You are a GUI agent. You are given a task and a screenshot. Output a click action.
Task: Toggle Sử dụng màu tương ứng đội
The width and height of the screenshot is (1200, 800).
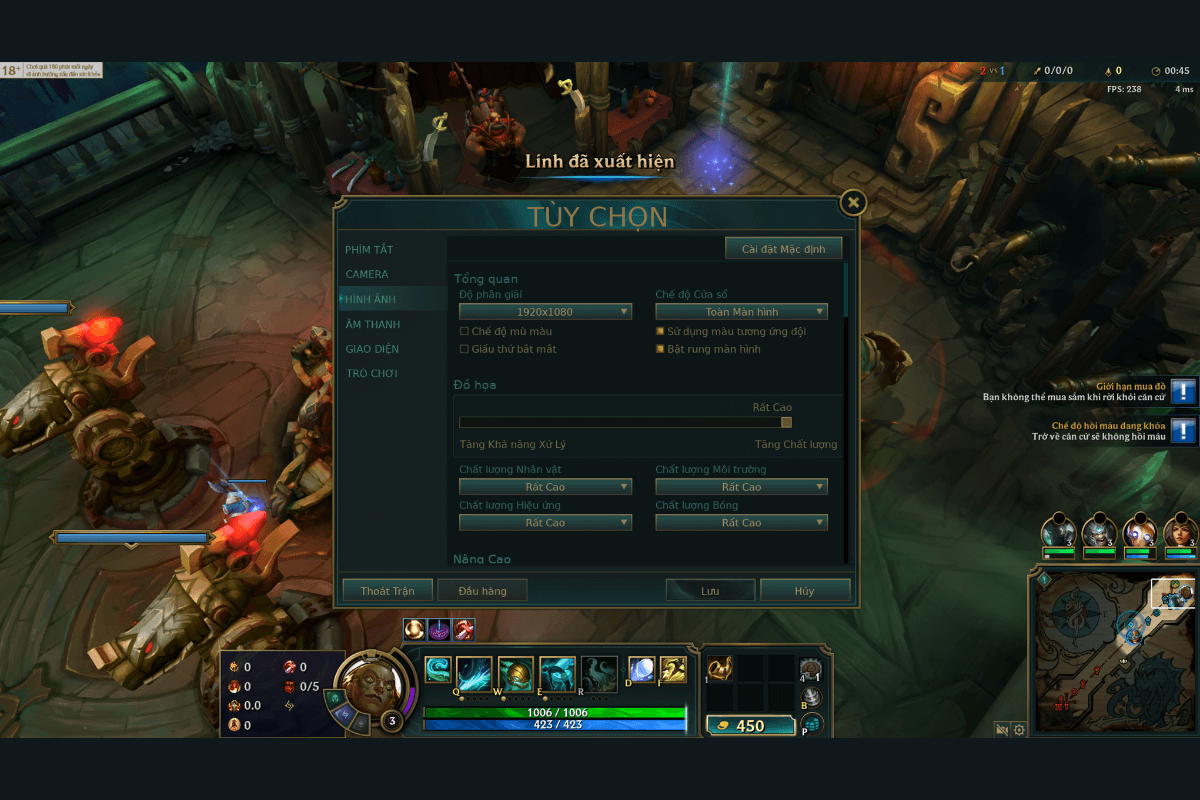coord(660,331)
